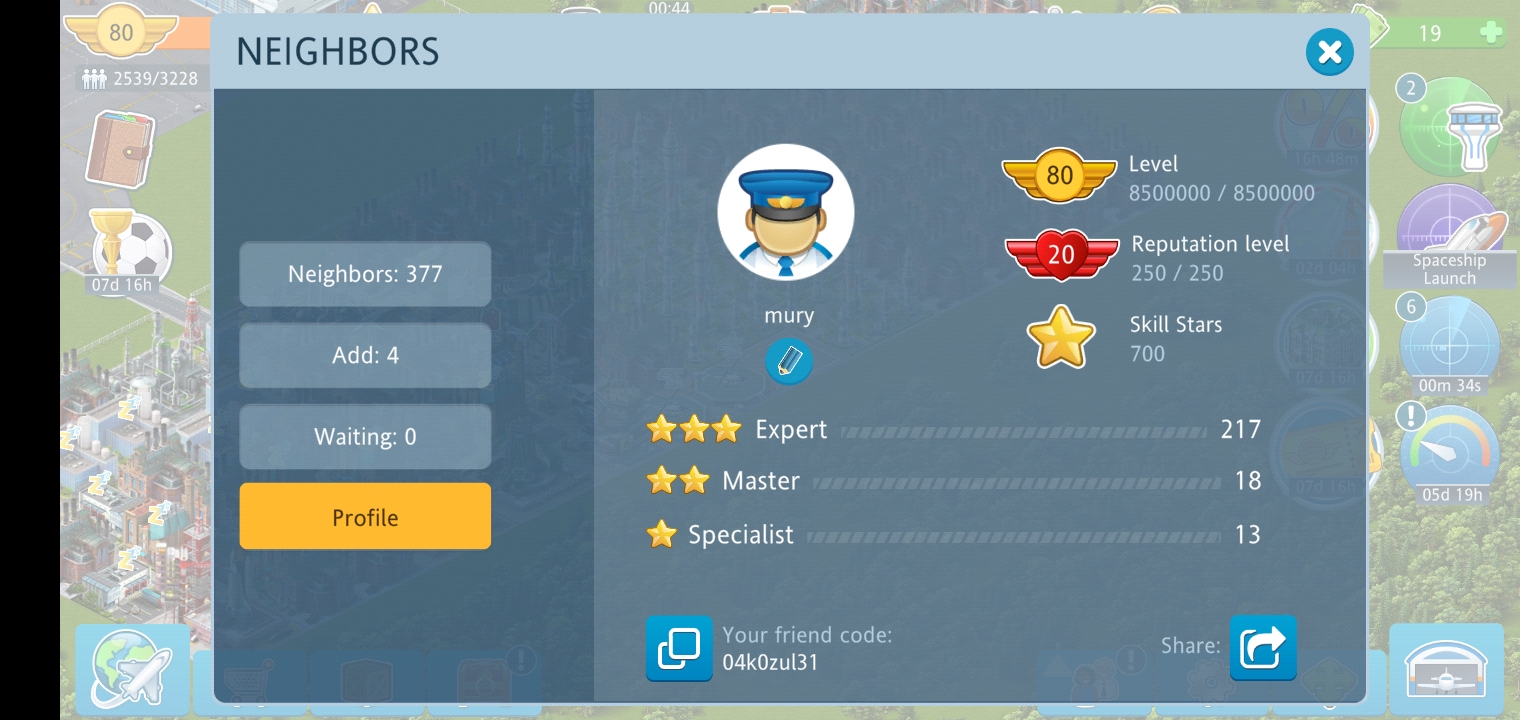Add more green cash with plus

[x=1491, y=33]
